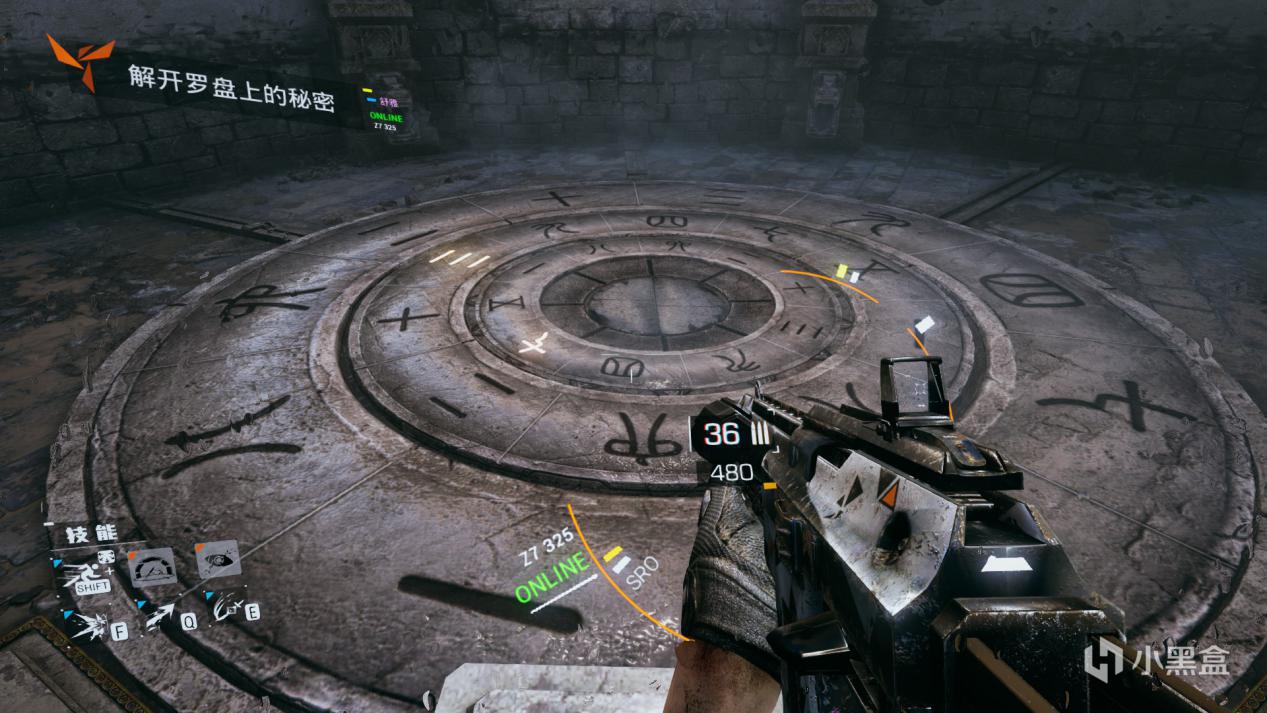Select the eye skill icon
This screenshot has height=713, width=1267.
(217, 559)
